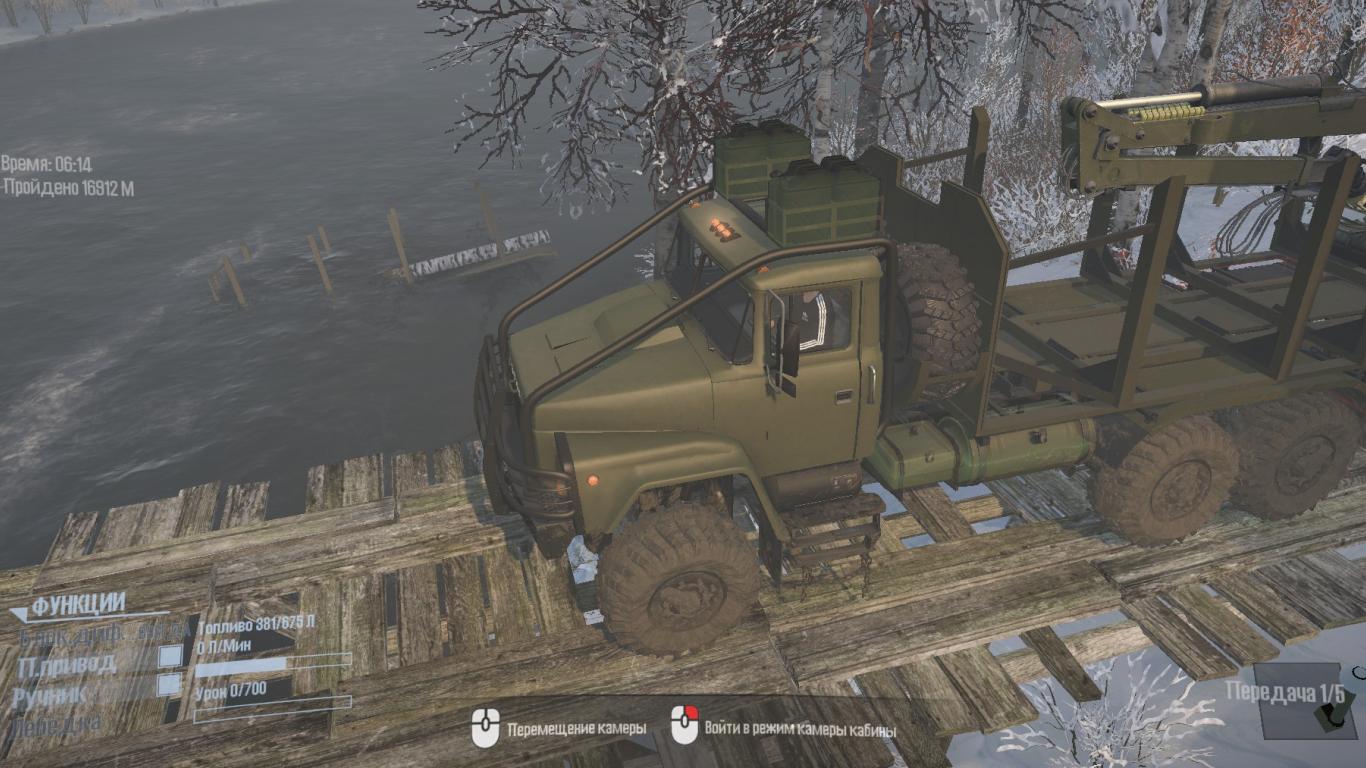Toggle the Ручник handbrake function

[x=171, y=685]
